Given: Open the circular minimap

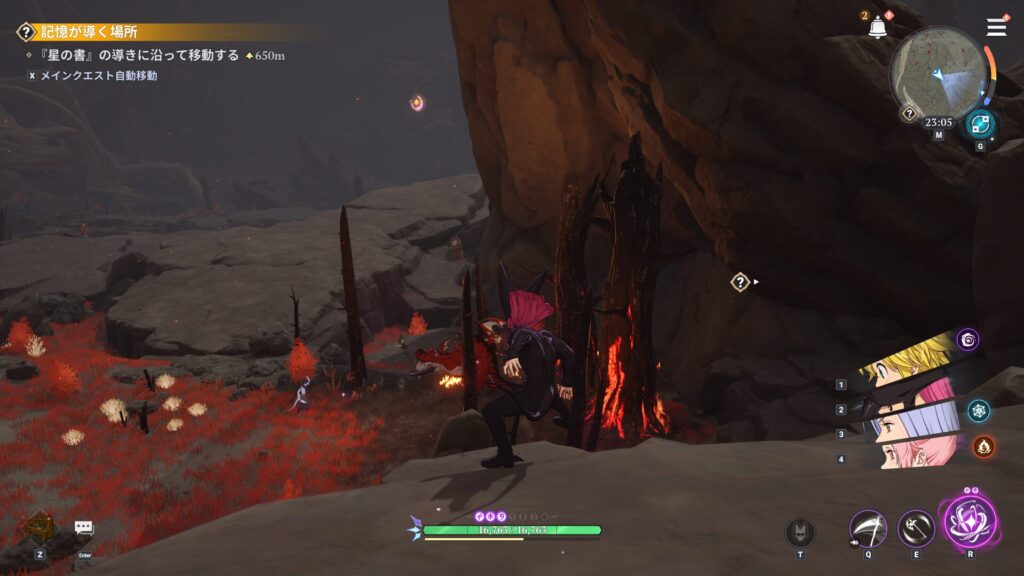Looking at the screenshot, I should coord(938,73).
